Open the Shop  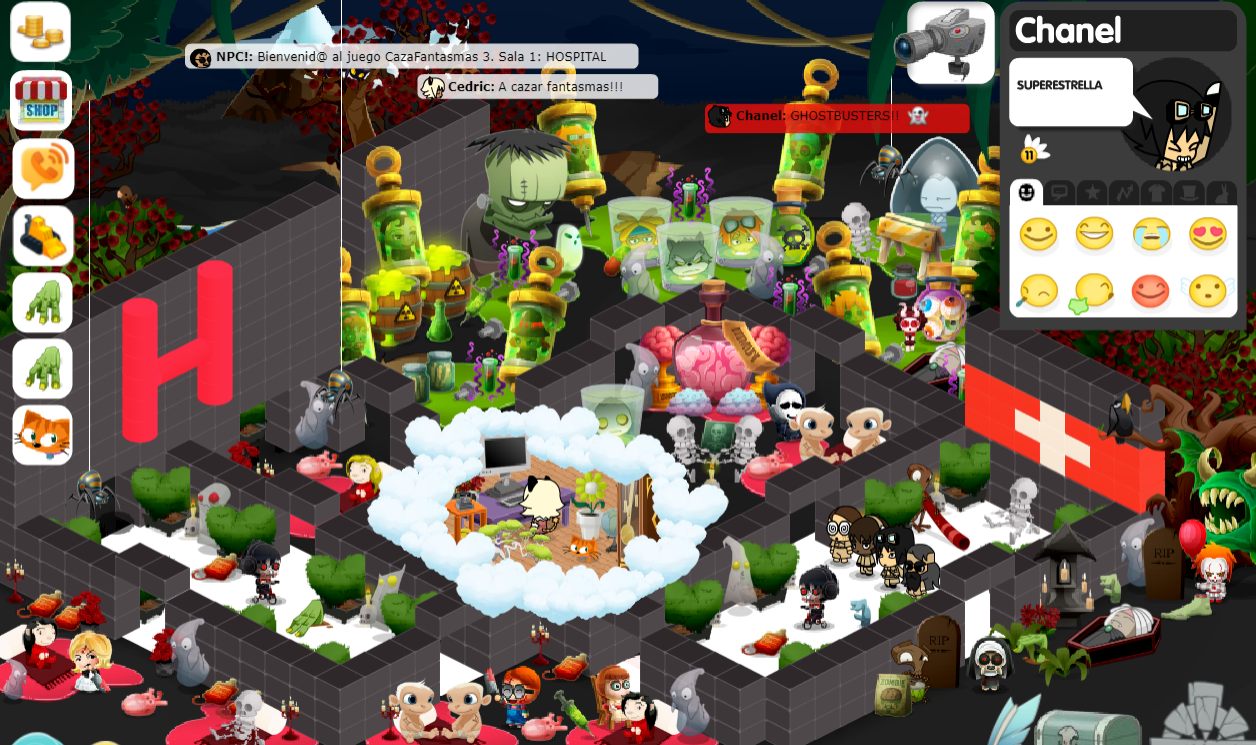click(x=41, y=100)
